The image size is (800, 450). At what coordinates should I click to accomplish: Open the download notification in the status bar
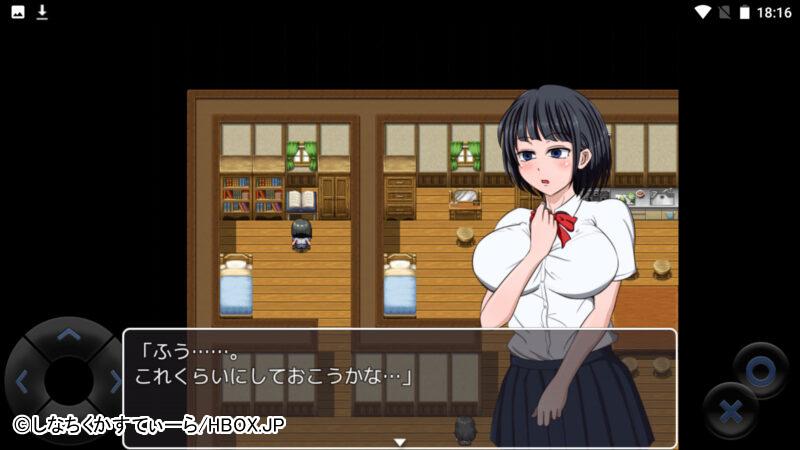(x=42, y=12)
